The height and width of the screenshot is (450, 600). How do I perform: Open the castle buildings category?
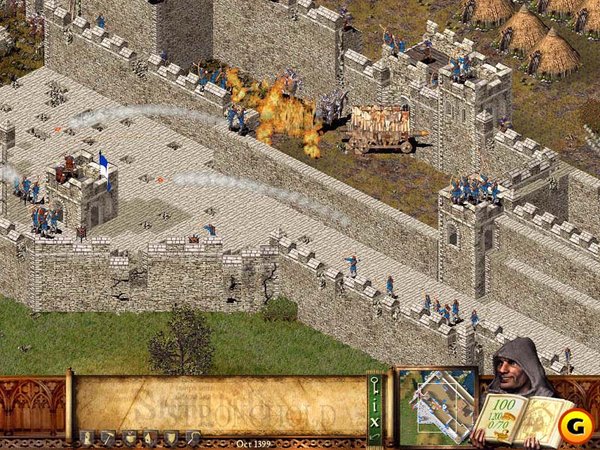pyautogui.click(x=88, y=437)
